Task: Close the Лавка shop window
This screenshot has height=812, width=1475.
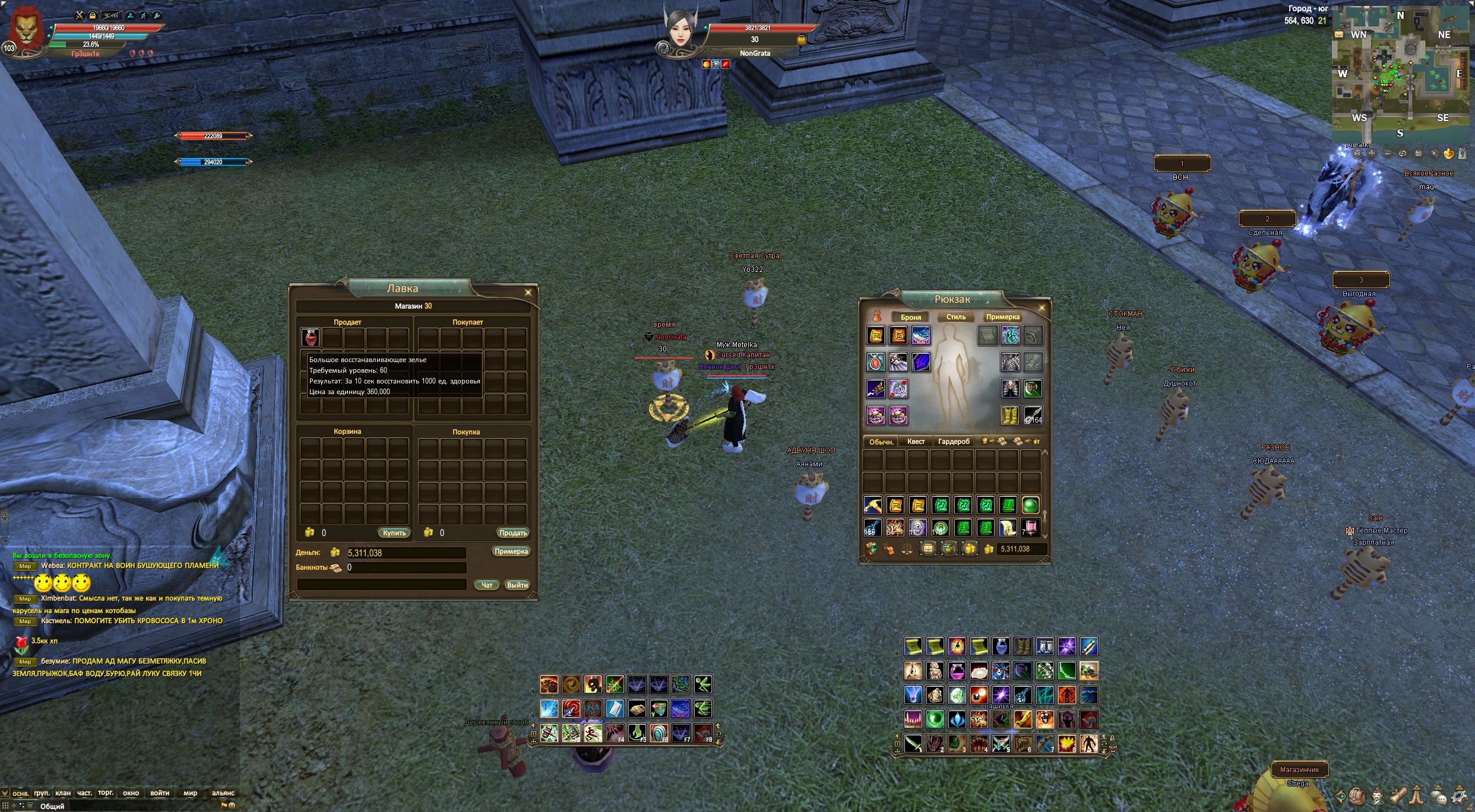Action: pos(528,293)
